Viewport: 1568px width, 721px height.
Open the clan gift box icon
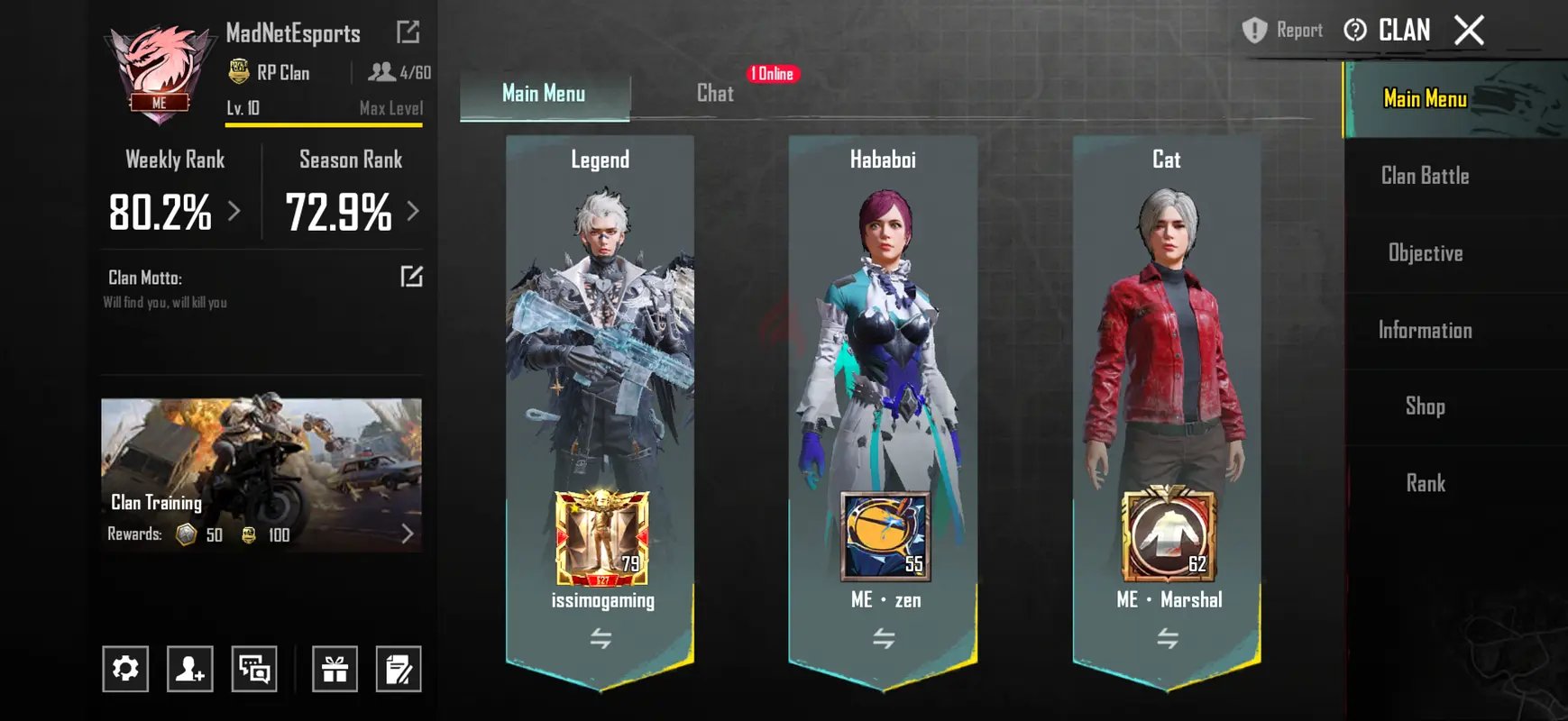[x=335, y=669]
